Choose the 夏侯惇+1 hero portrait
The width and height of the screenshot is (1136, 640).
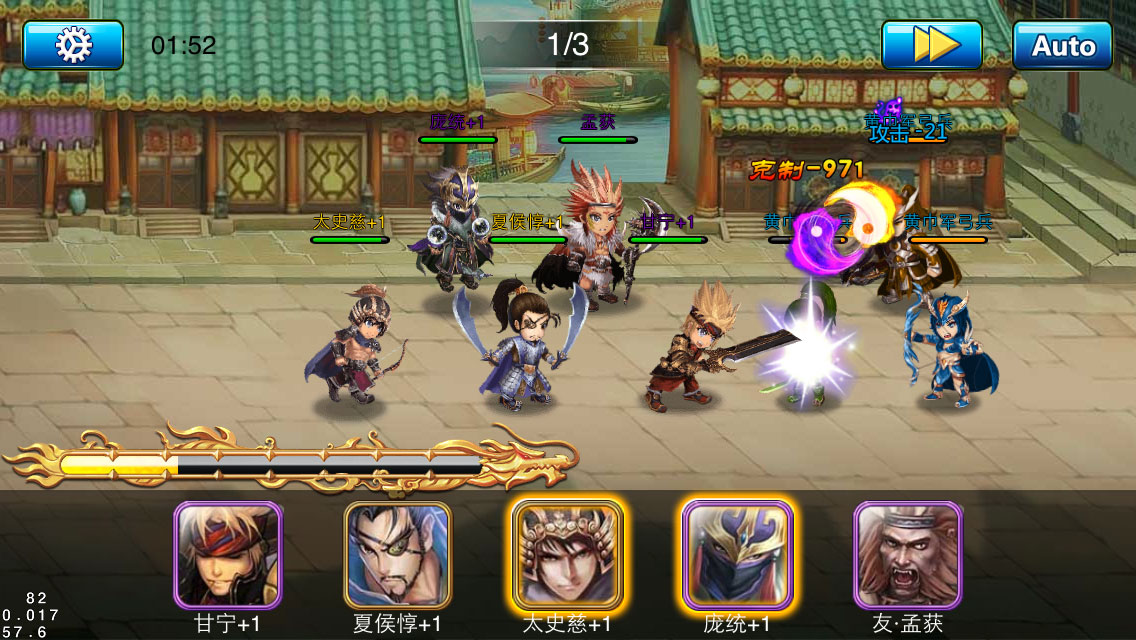(398, 555)
